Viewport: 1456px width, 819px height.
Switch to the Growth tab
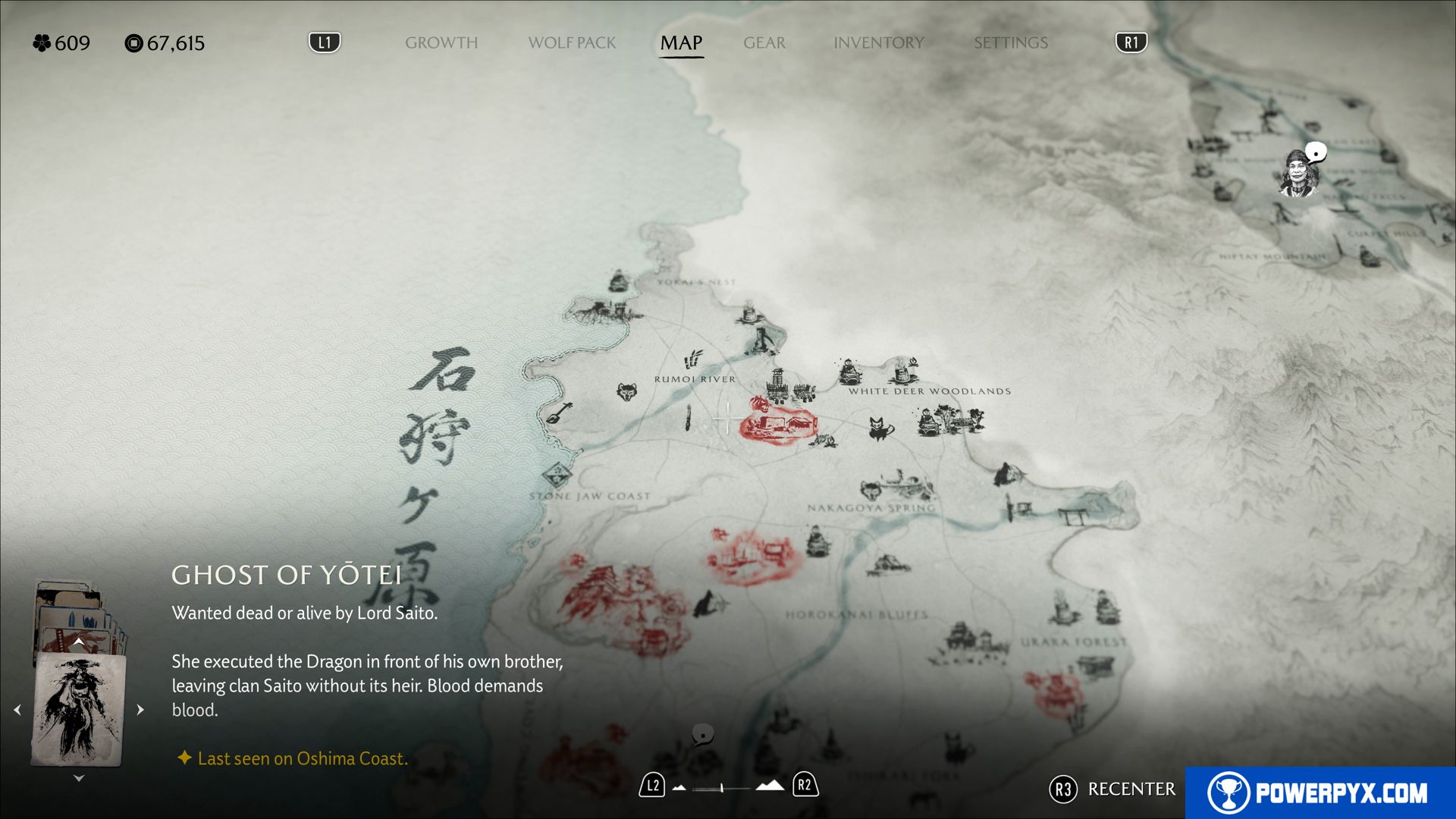coord(441,42)
